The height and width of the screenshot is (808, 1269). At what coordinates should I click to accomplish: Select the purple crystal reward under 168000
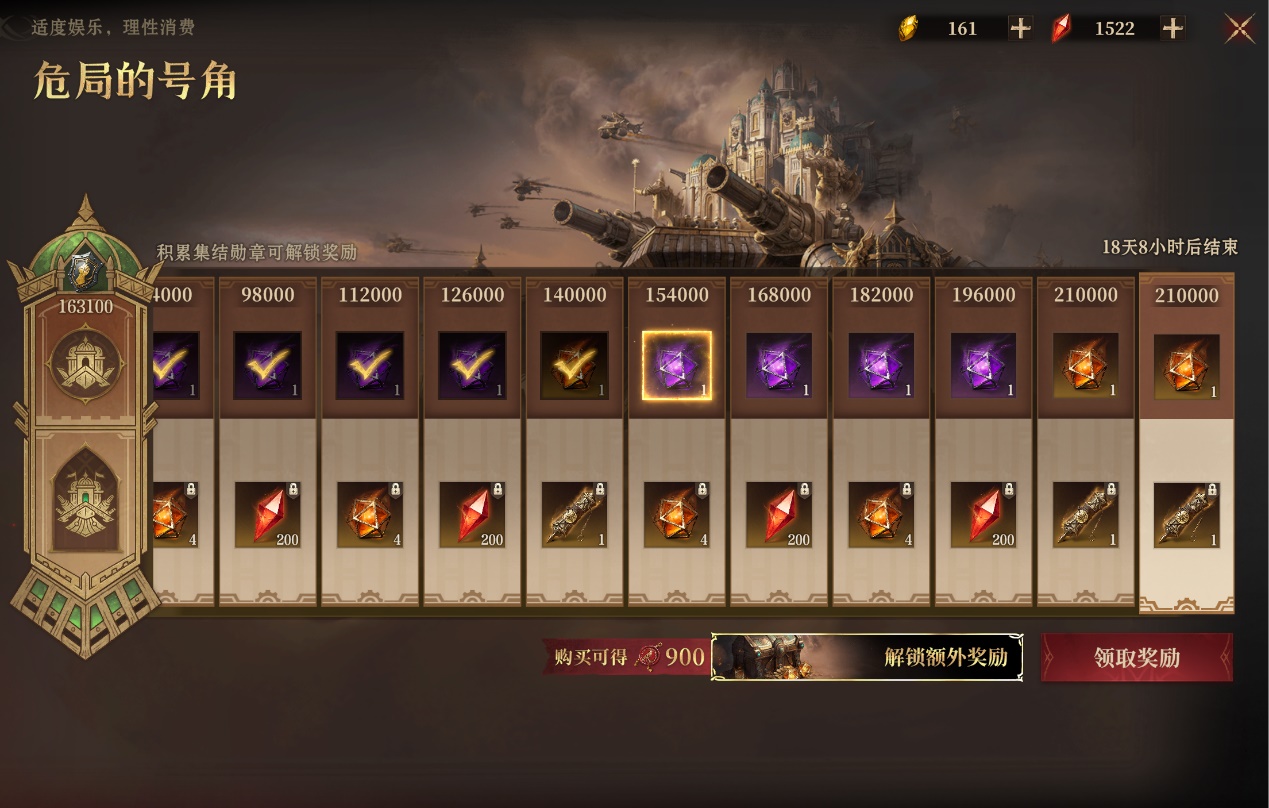click(x=779, y=365)
